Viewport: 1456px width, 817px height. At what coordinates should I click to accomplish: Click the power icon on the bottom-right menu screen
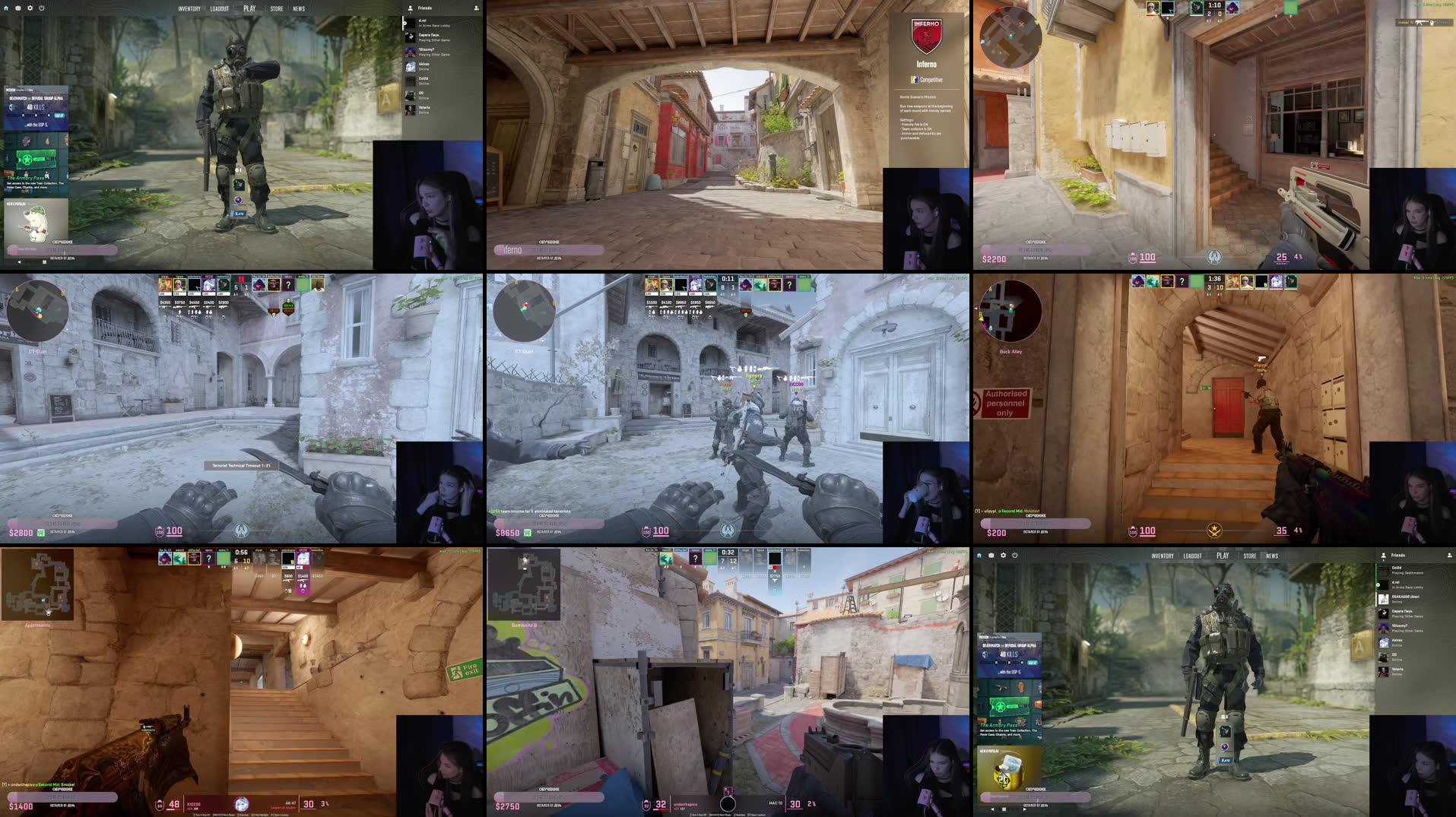(x=1014, y=555)
